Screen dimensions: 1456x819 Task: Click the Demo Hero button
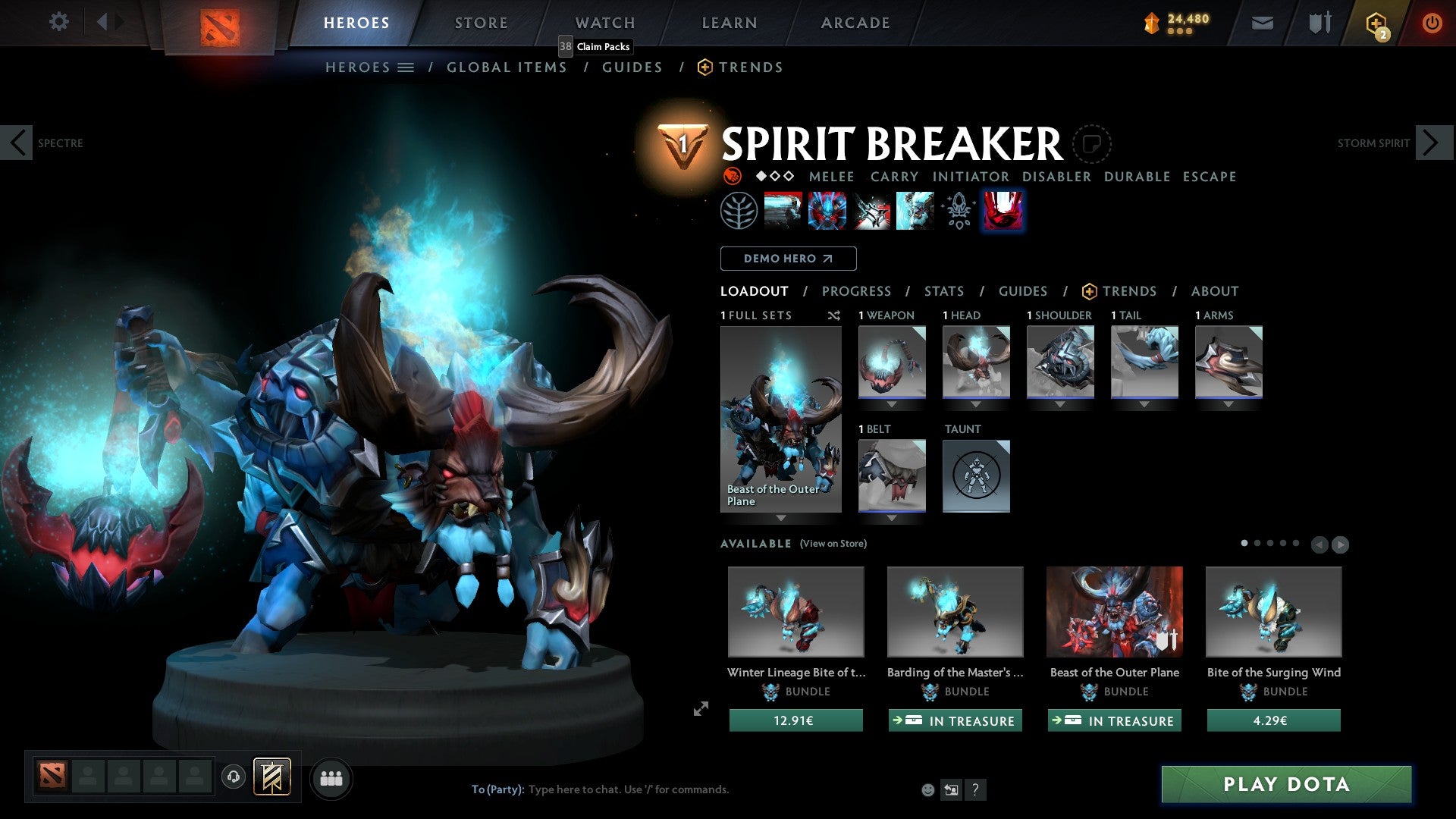click(787, 258)
